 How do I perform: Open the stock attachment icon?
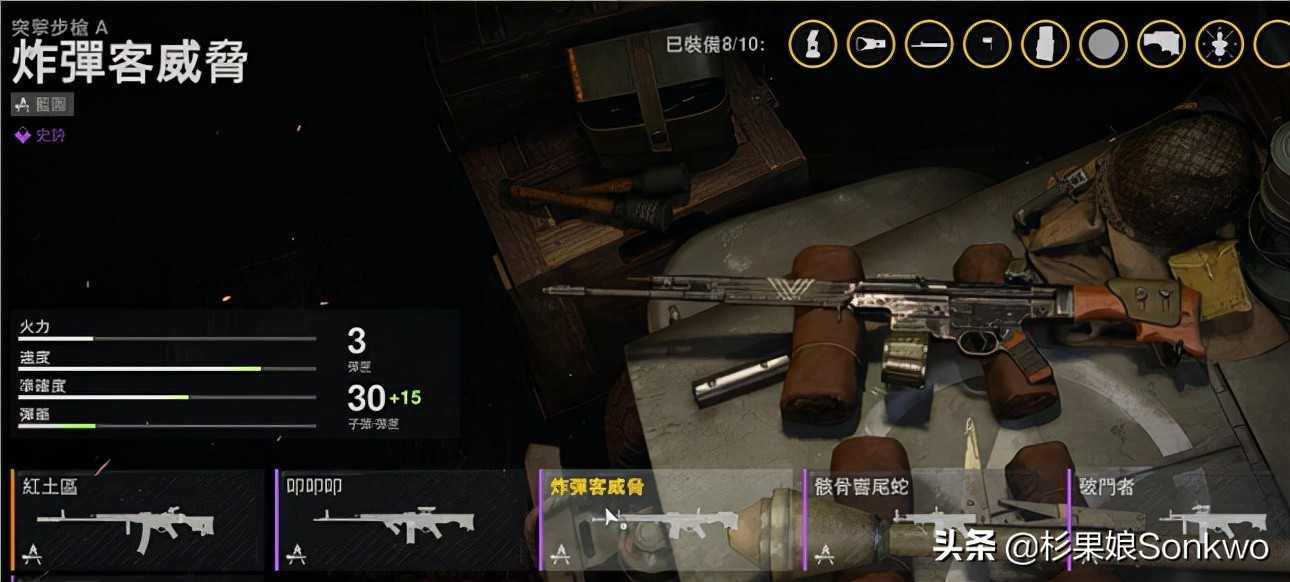coord(1162,44)
